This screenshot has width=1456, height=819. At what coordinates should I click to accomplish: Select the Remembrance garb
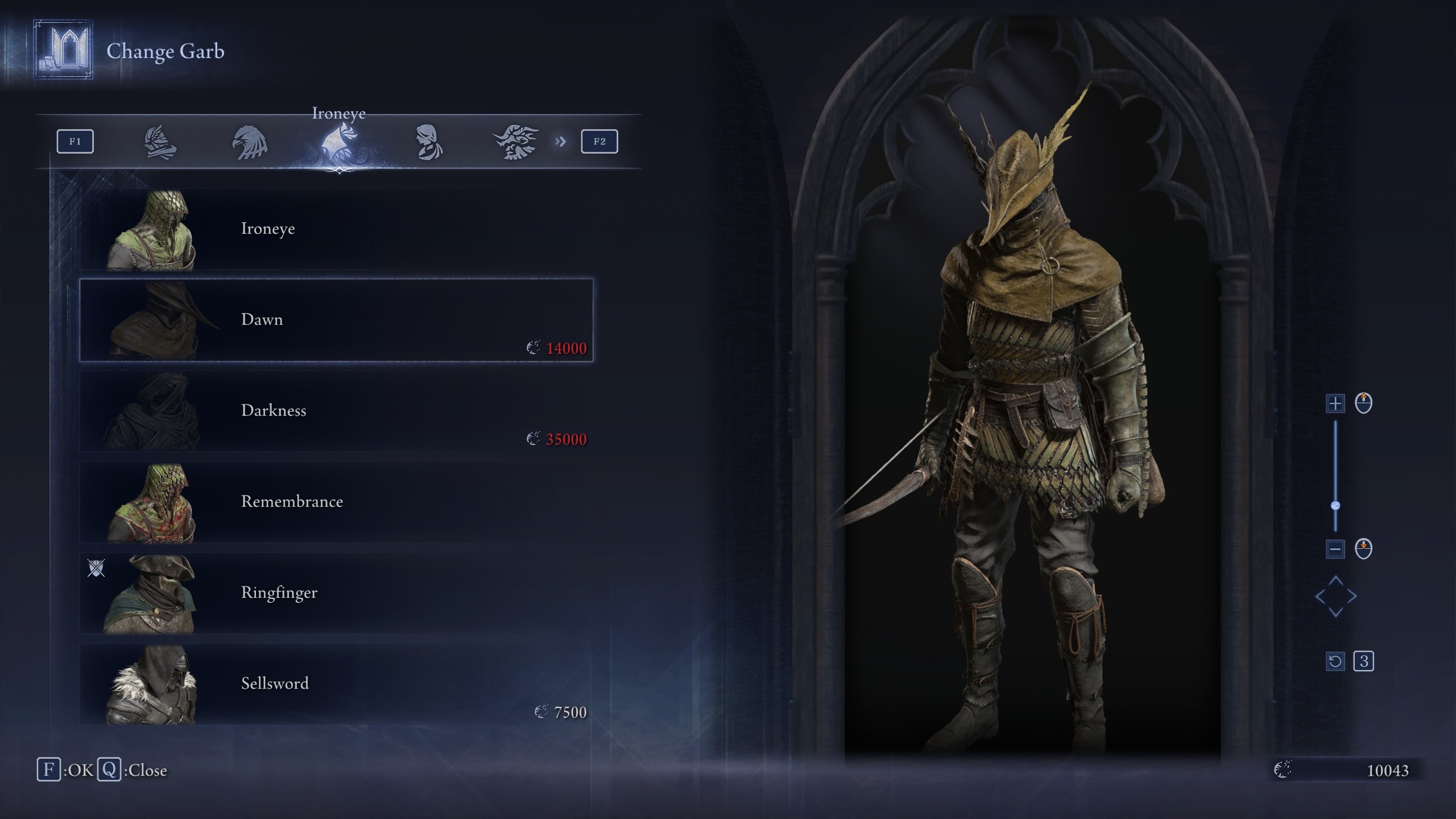coord(336,502)
